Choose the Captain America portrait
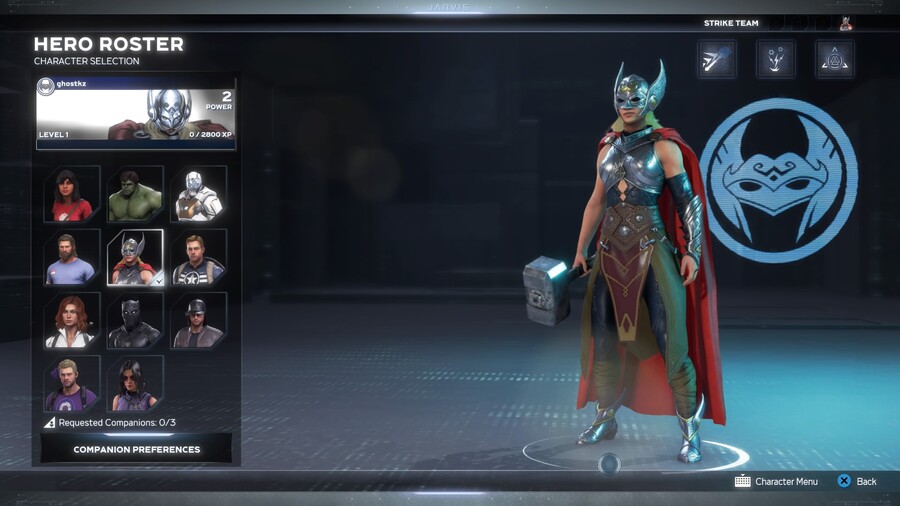The height and width of the screenshot is (506, 900). (198, 258)
